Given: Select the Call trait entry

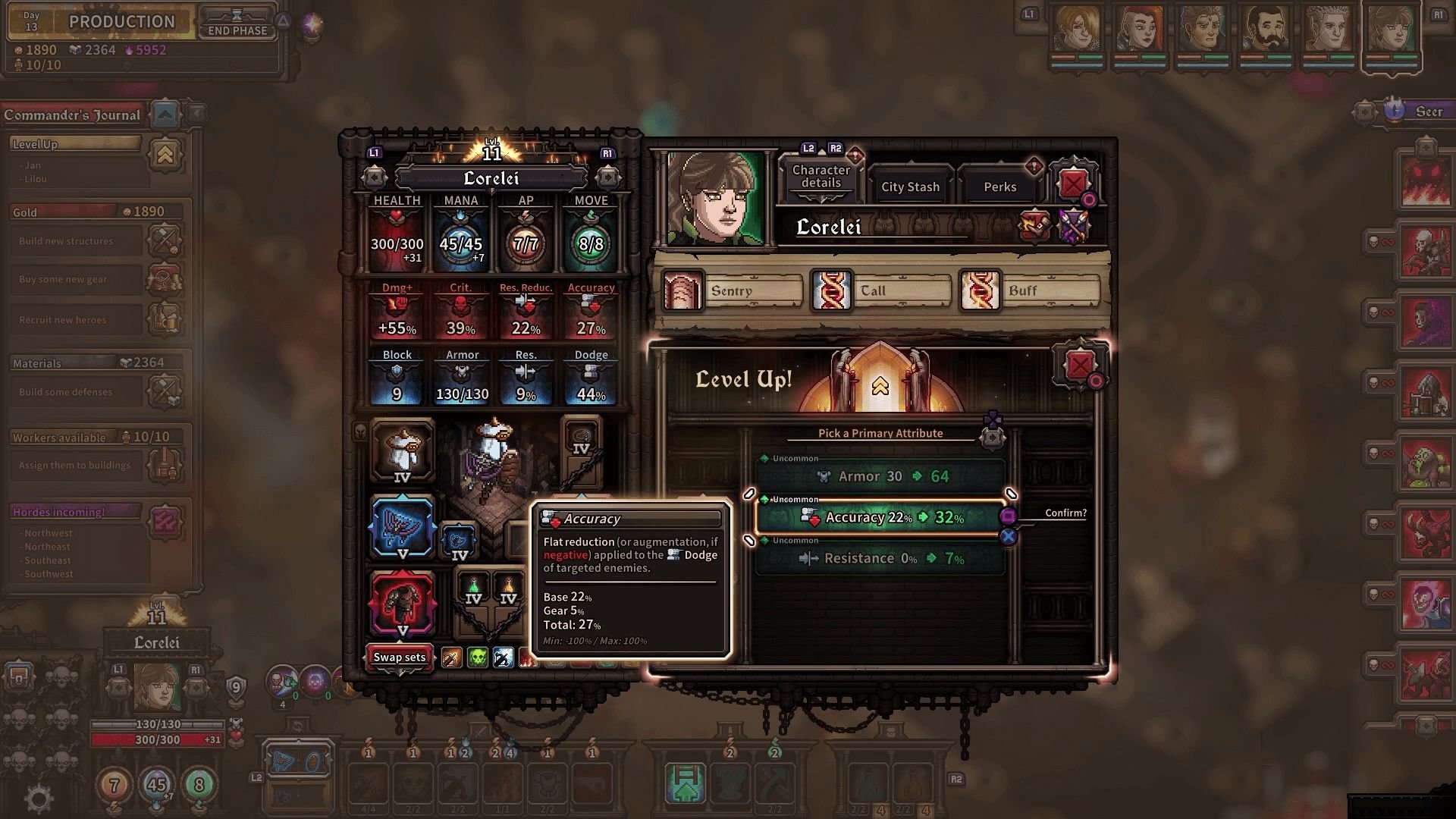Looking at the screenshot, I should 881,290.
